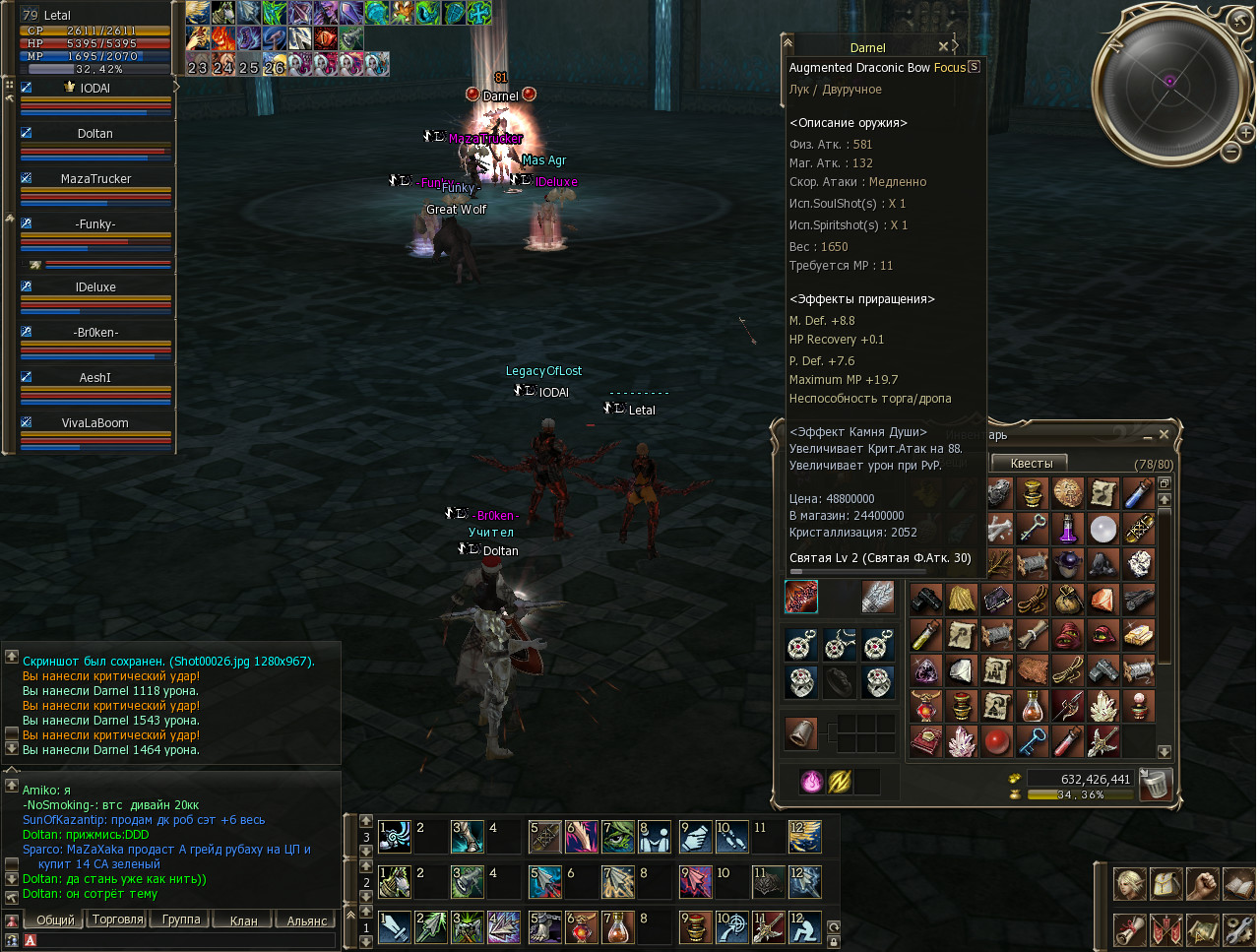
Task: Activate the green eye skill on hotbar
Action: pyautogui.click(x=618, y=837)
